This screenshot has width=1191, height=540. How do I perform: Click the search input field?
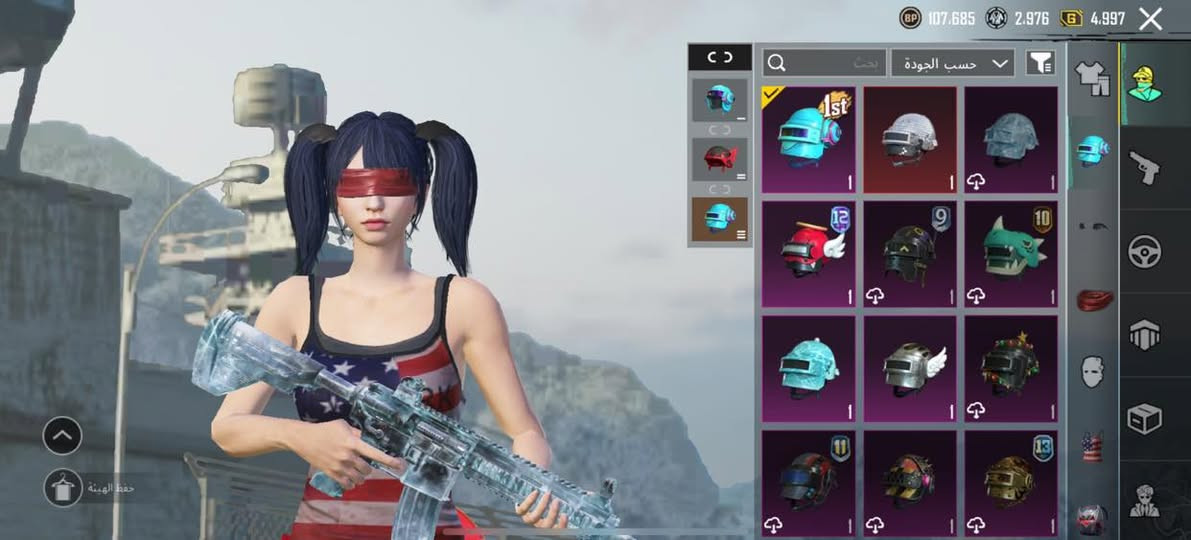[824, 63]
